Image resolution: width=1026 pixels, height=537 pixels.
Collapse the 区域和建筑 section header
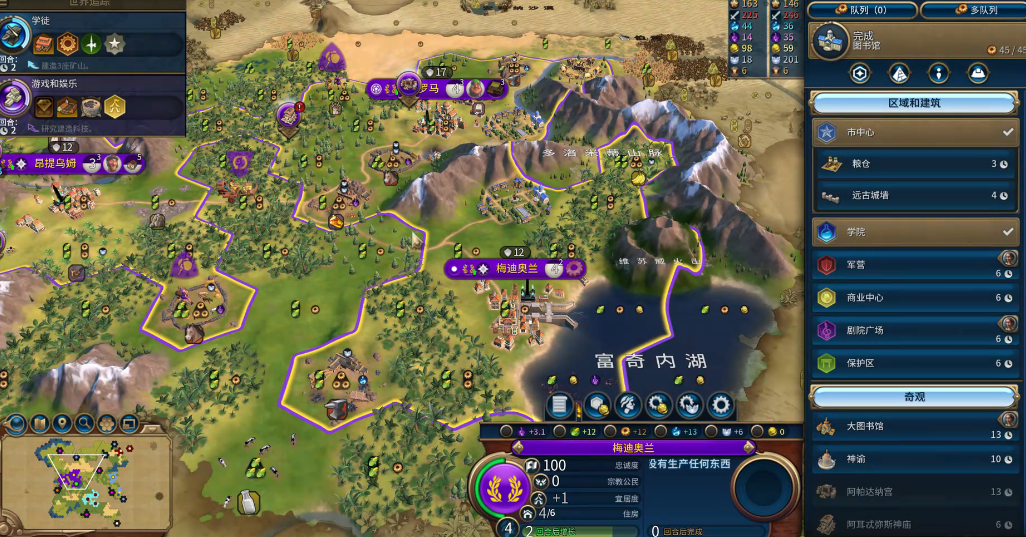tap(914, 103)
